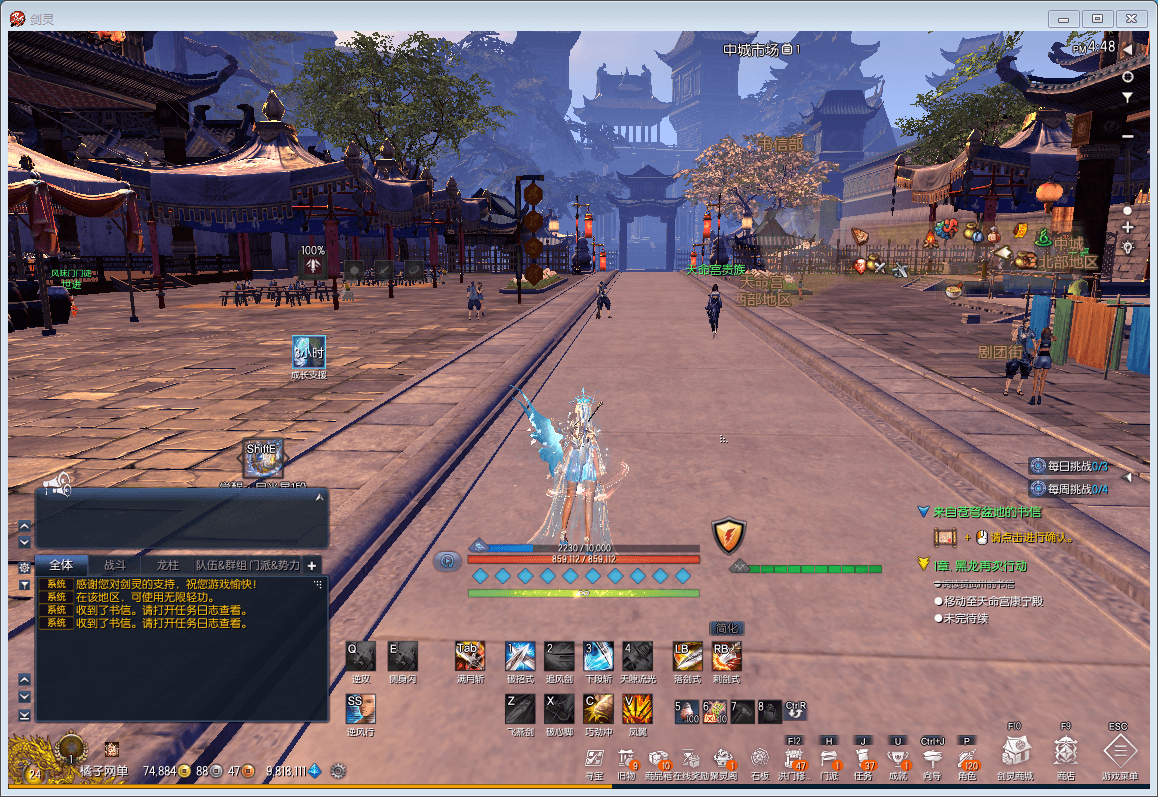Maximize the 剑灵 game window
Image resolution: width=1158 pixels, height=797 pixels.
(1098, 18)
